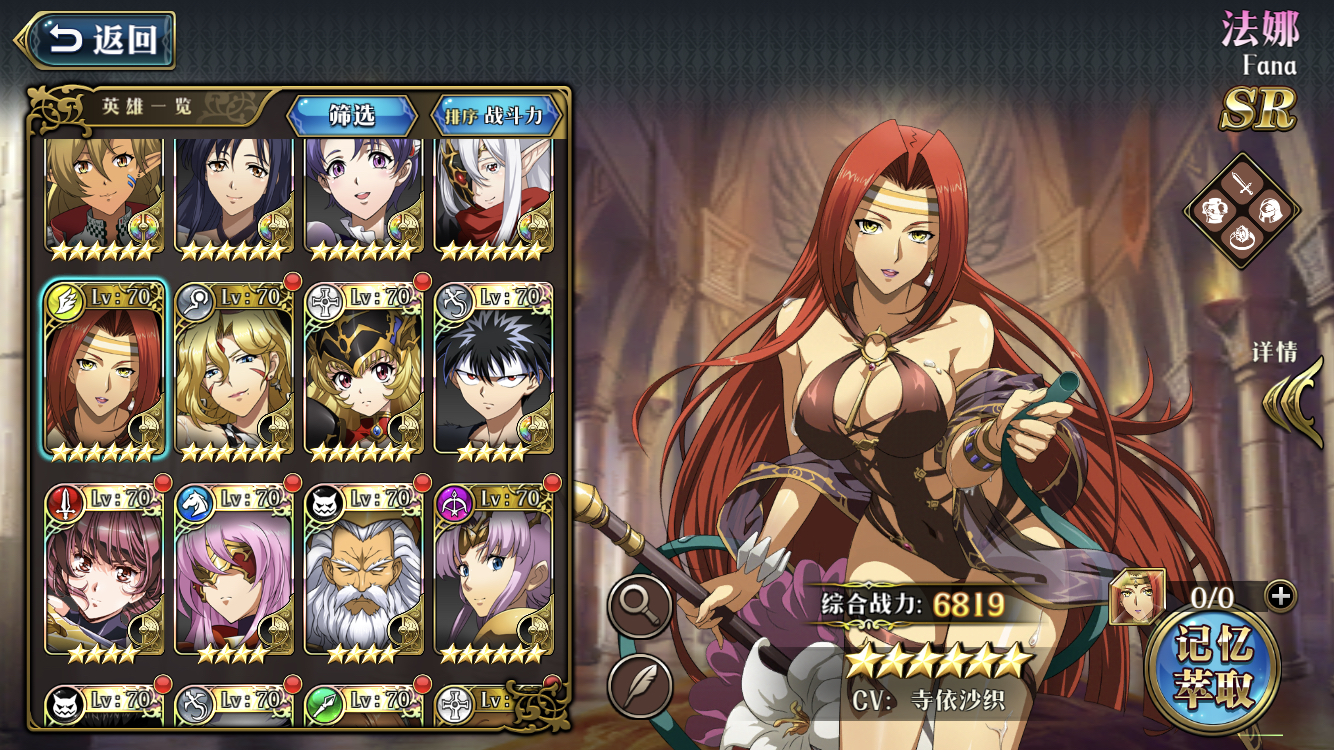This screenshot has width=1334, height=750.
Task: Activate the 记忆萃取 memory extraction button
Action: pos(1214,668)
